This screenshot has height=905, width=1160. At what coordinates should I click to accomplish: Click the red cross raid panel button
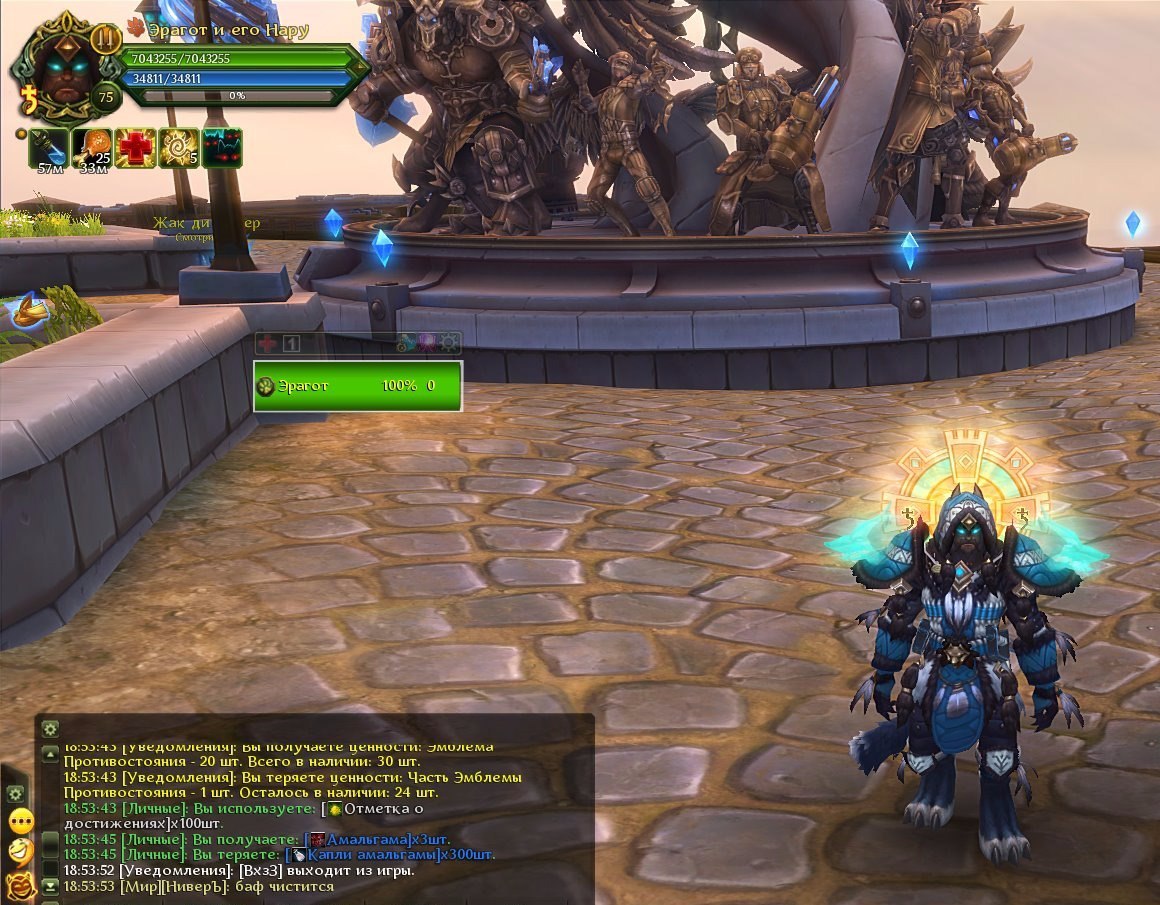click(268, 343)
